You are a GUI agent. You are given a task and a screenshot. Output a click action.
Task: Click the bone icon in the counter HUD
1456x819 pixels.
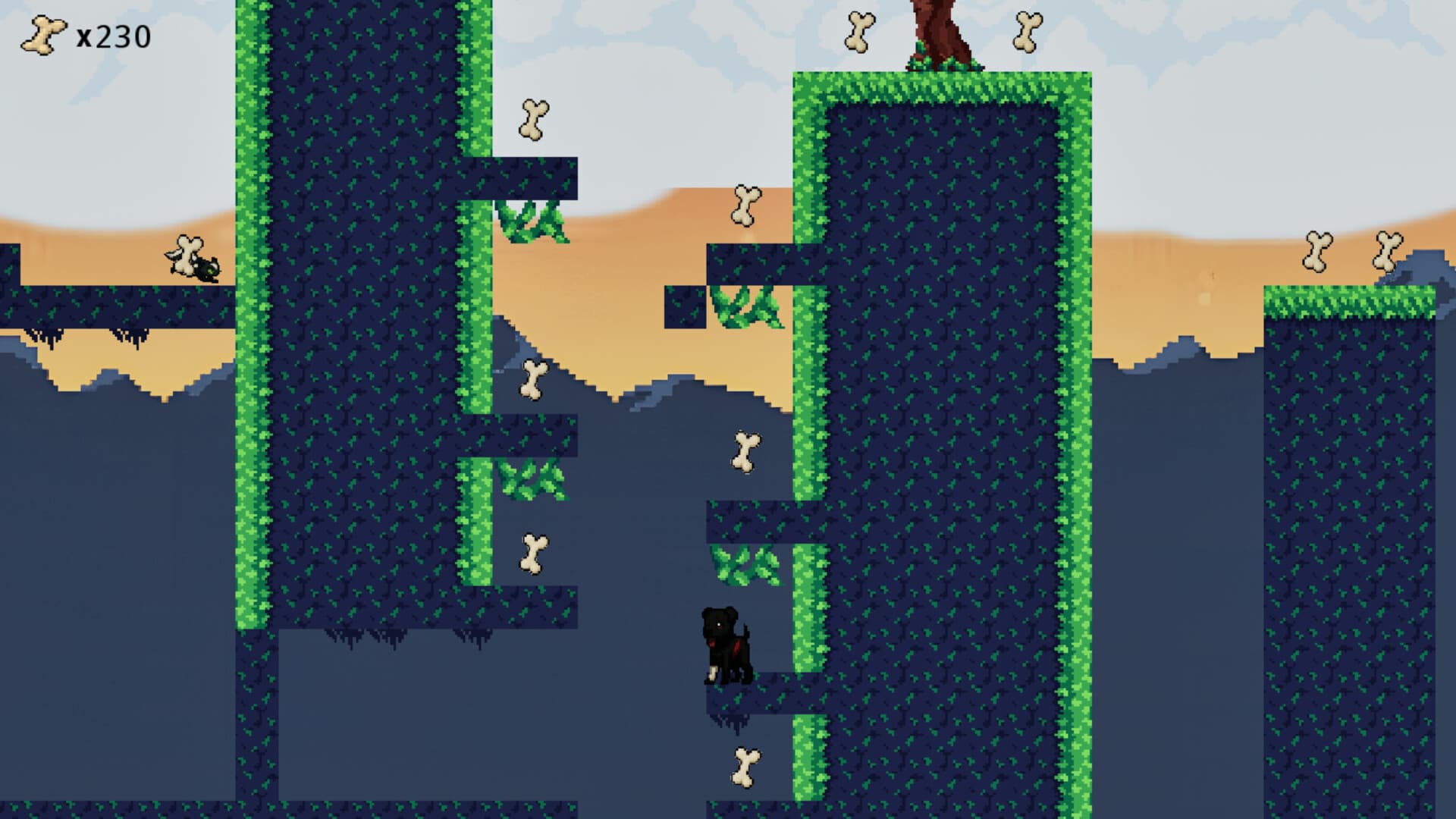pos(43,34)
